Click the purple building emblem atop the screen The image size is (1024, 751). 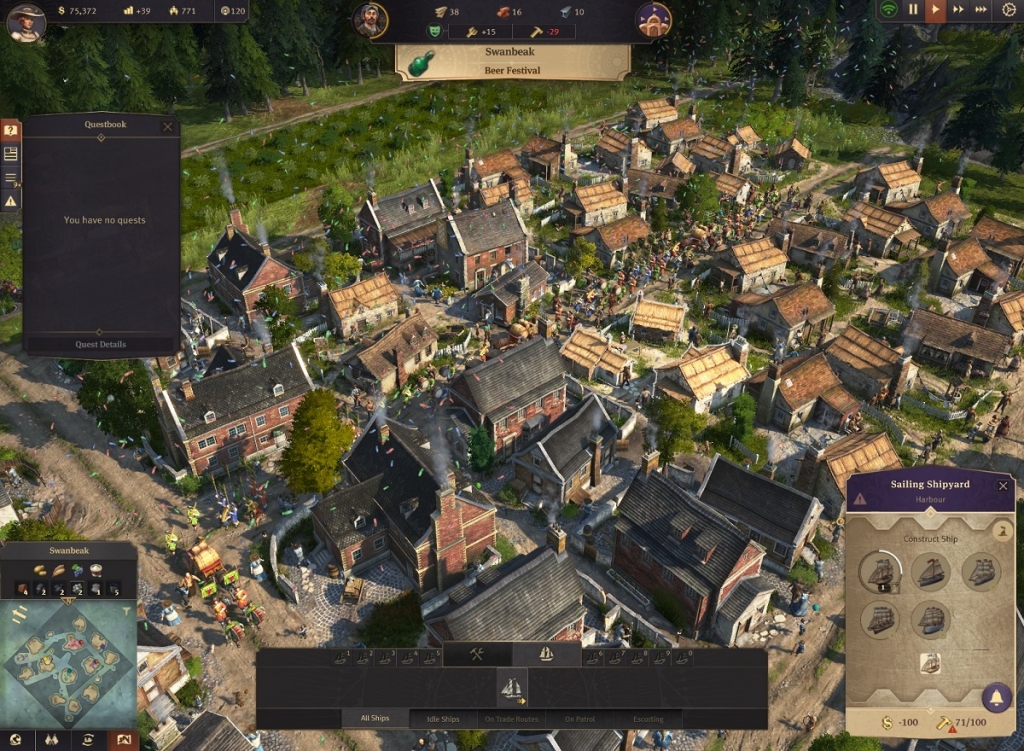pos(653,20)
